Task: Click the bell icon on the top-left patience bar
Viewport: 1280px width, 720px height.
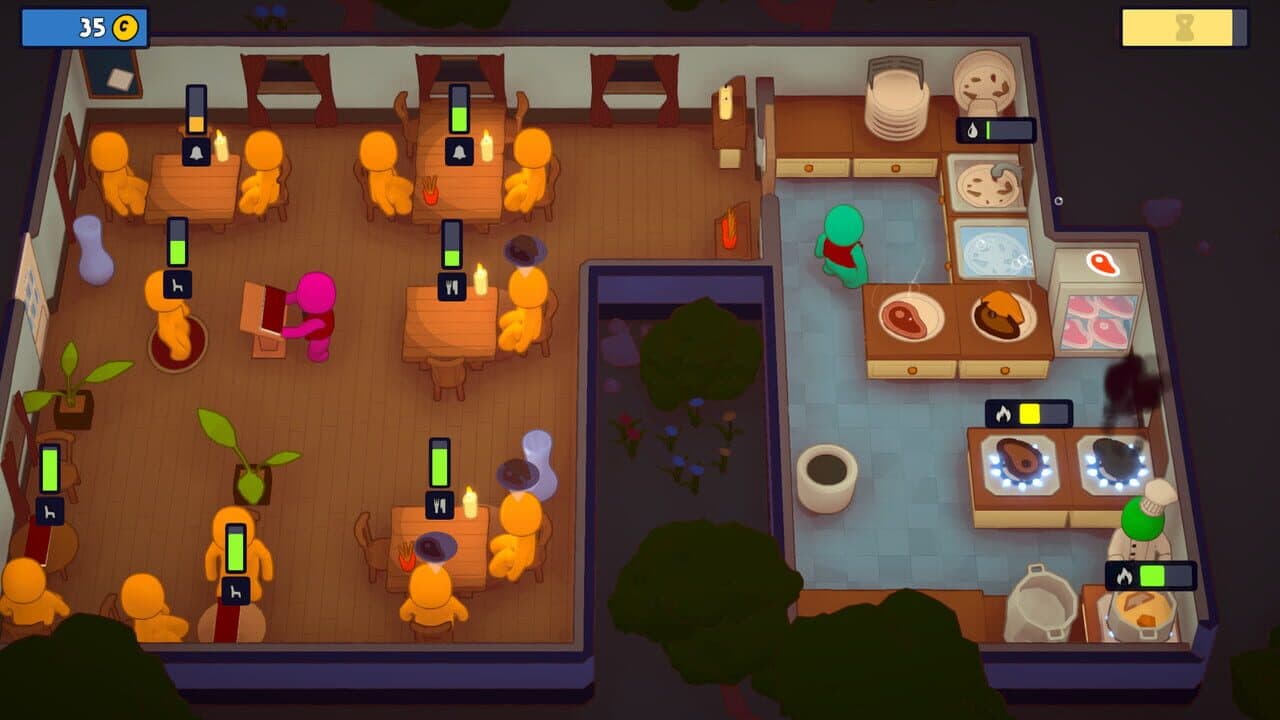Action: (x=197, y=151)
